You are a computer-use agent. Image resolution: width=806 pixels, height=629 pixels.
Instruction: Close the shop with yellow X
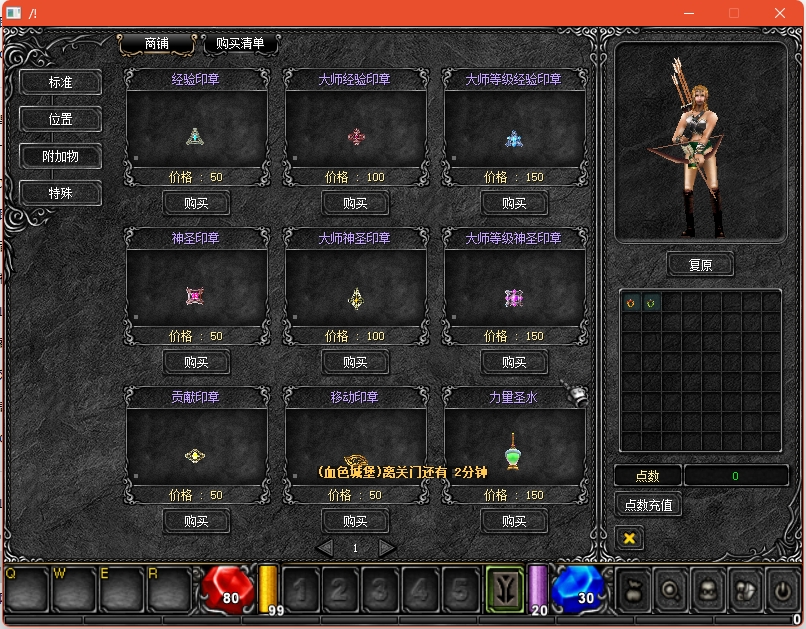(629, 538)
